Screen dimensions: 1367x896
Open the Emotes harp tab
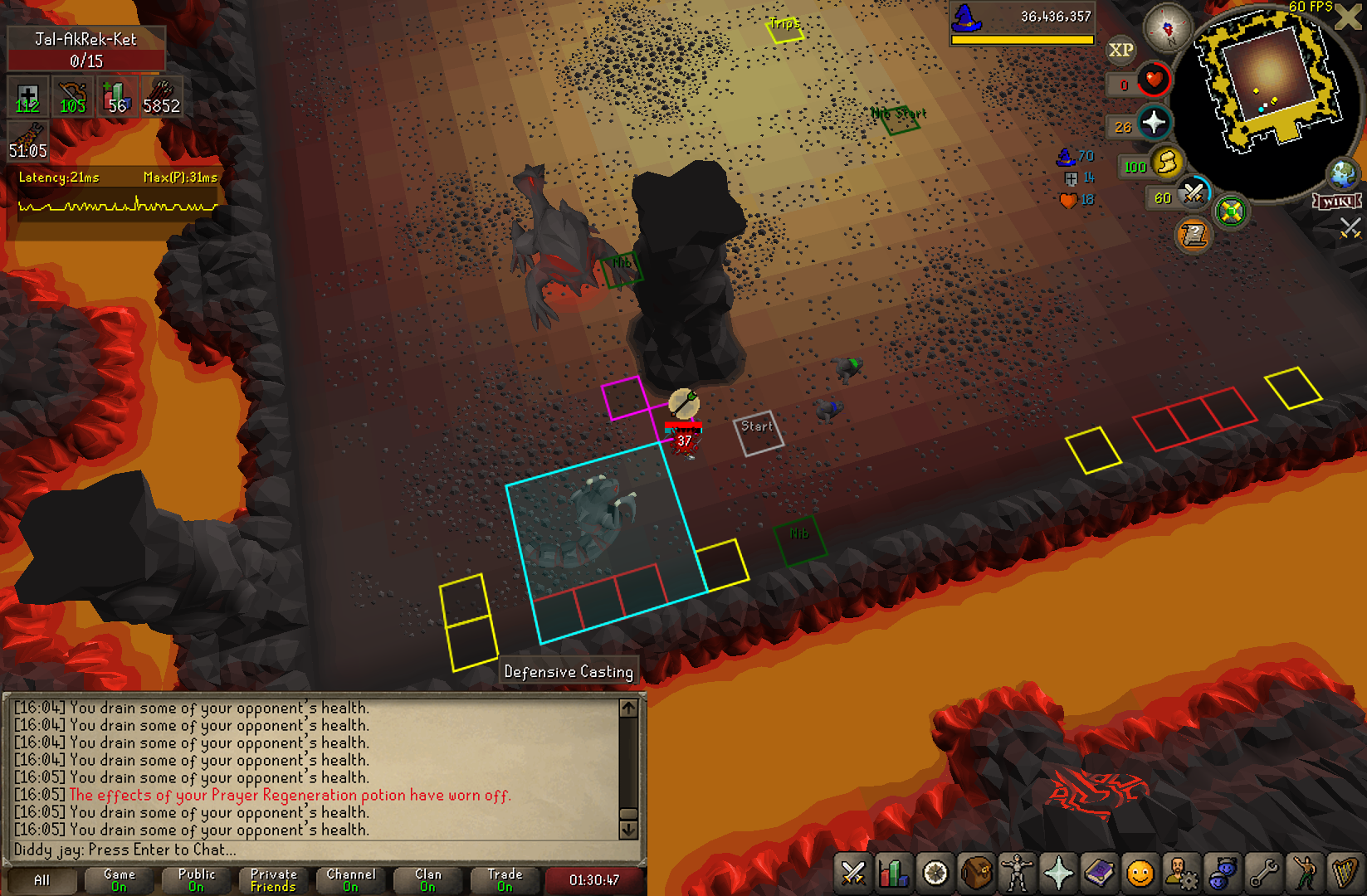point(1344,874)
